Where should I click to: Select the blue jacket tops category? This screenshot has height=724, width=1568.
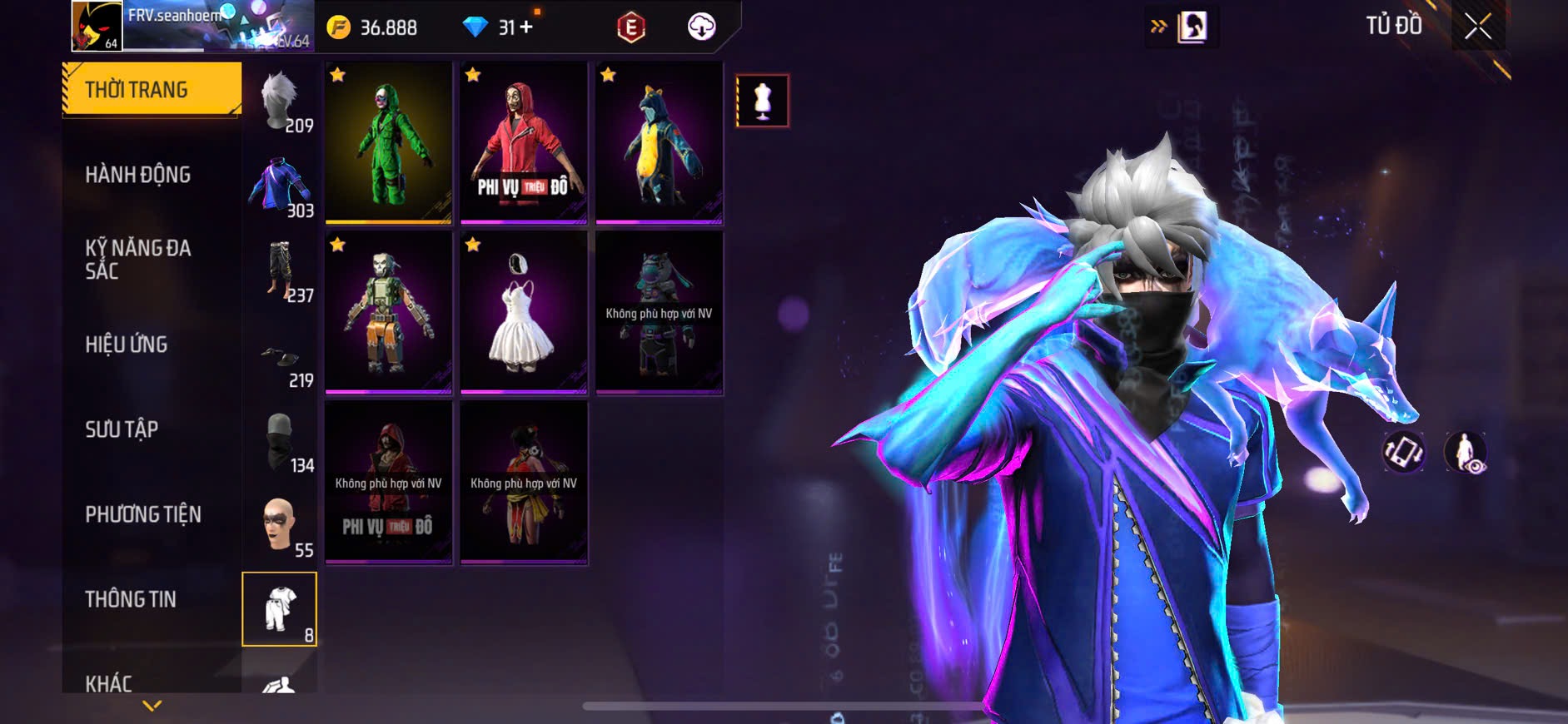(281, 186)
